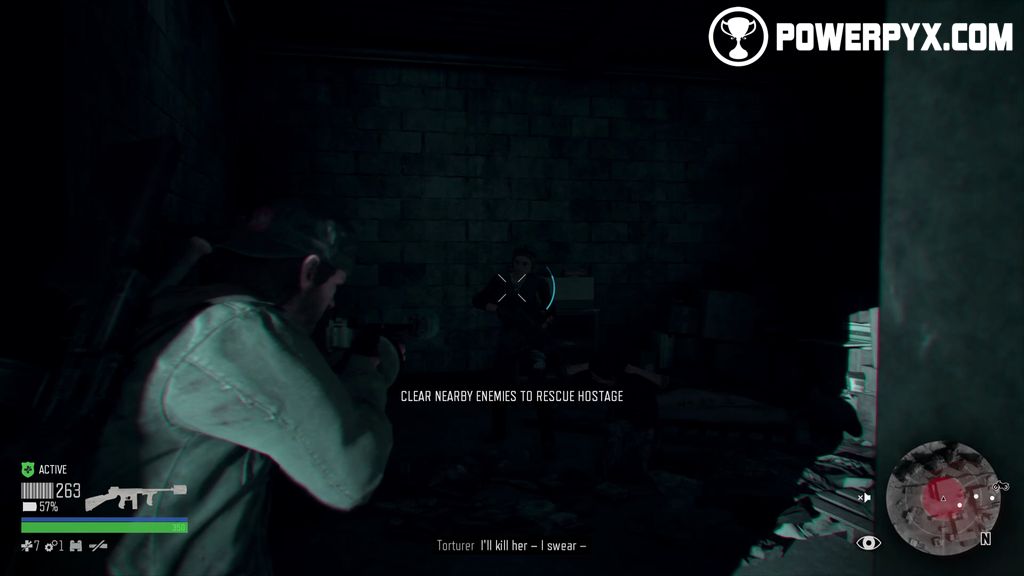Click the PowerPyx.com trophy logo
This screenshot has width=1024, height=576.
[x=738, y=37]
